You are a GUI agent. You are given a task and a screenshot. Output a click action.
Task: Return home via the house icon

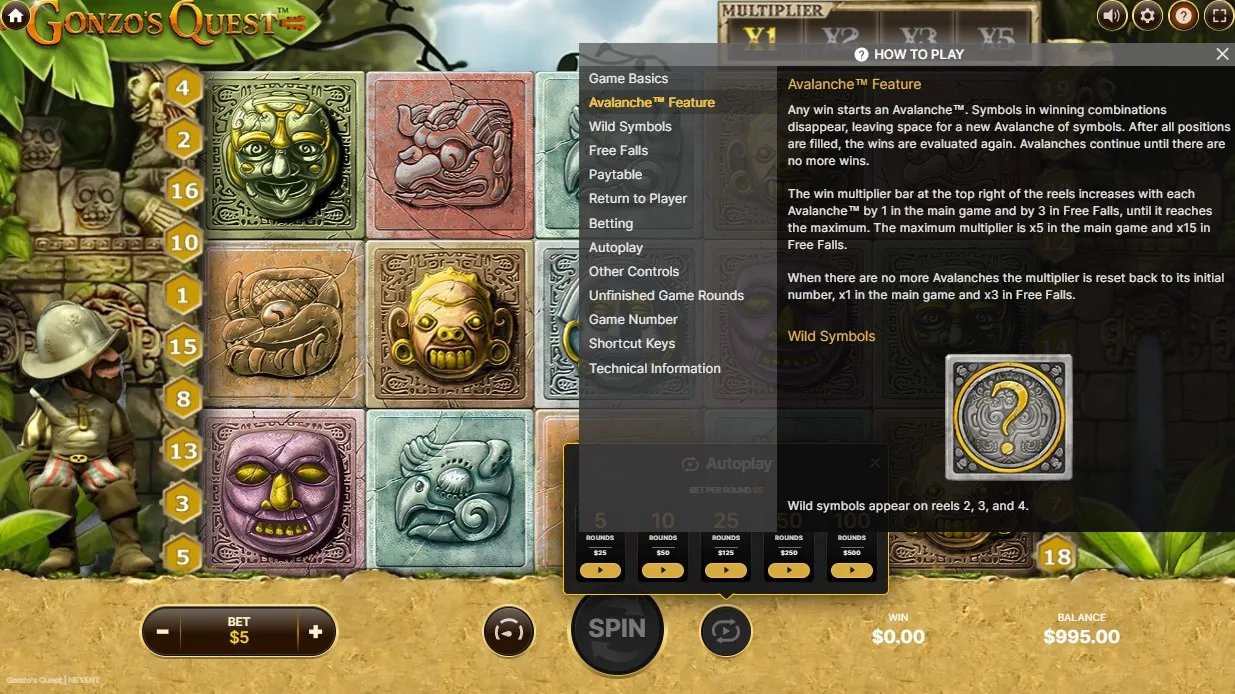click(x=15, y=15)
